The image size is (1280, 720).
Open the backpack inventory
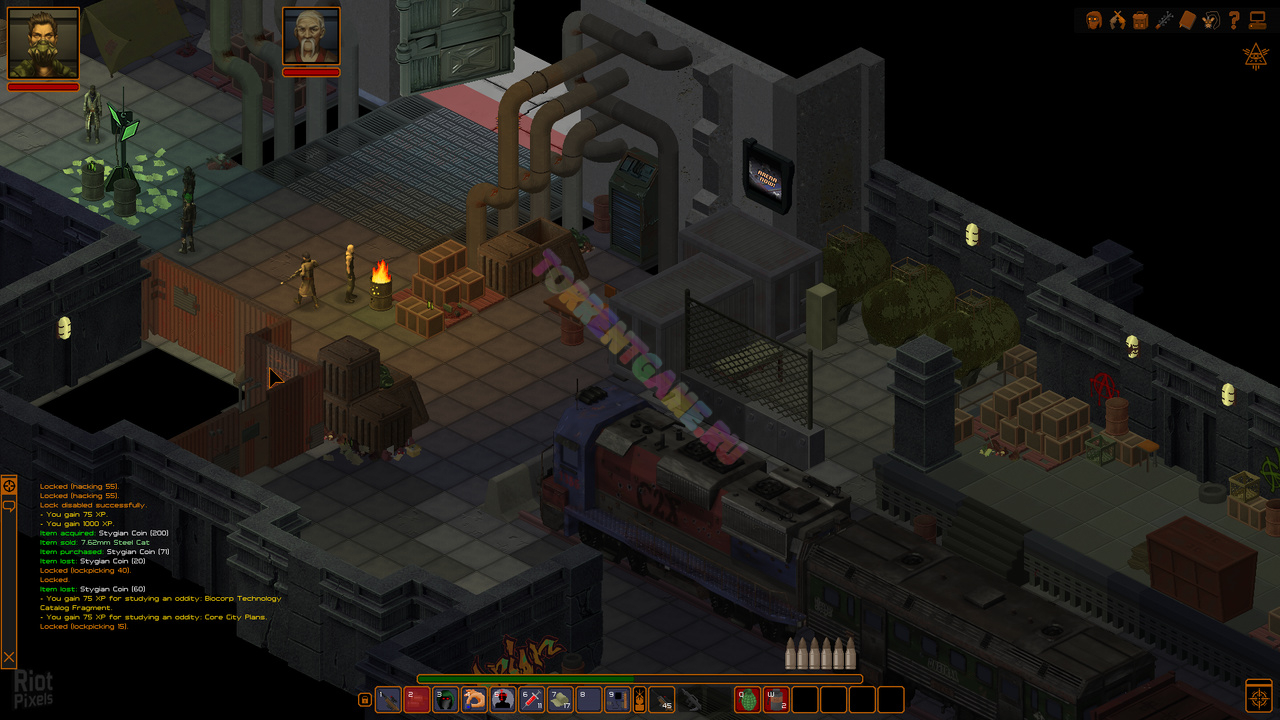[1140, 20]
